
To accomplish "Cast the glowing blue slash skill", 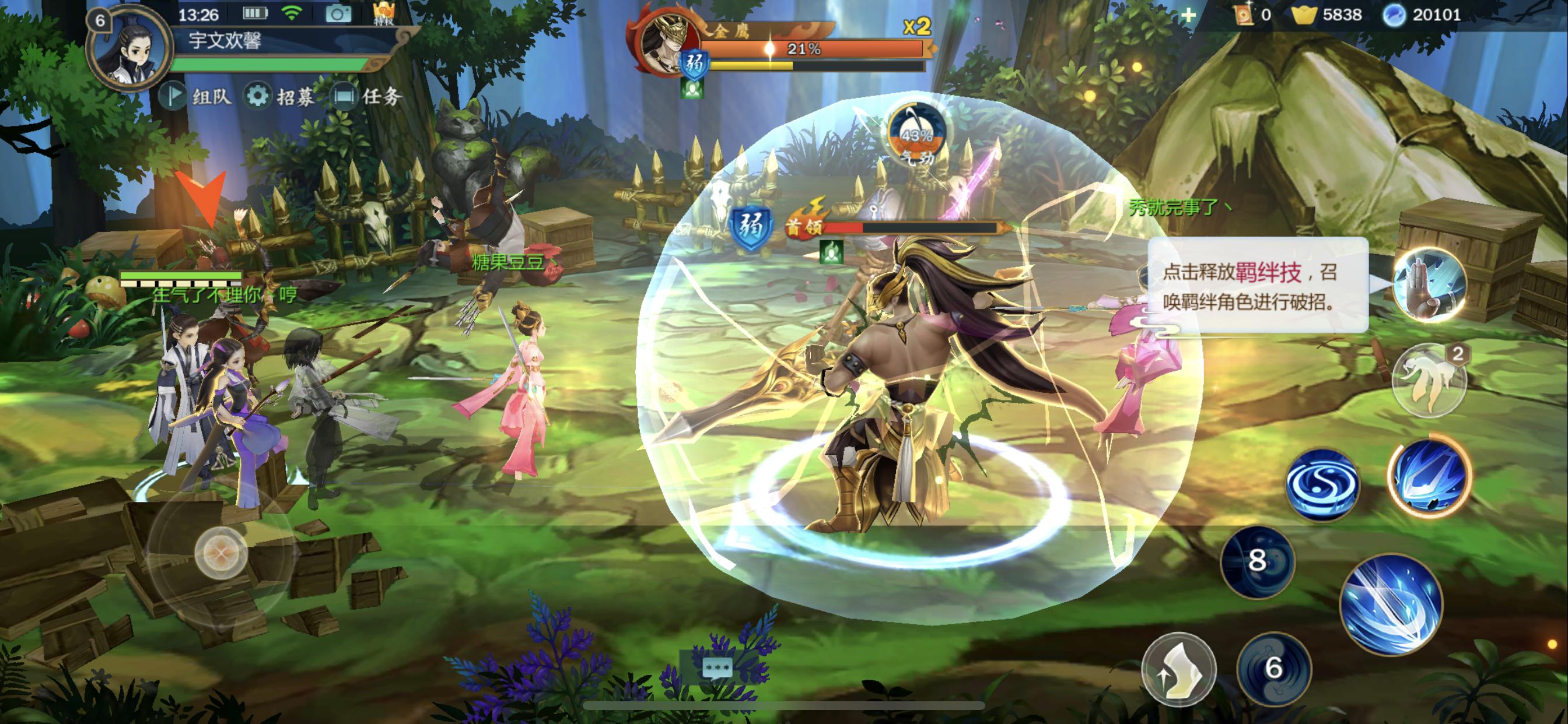I will [x=1429, y=475].
